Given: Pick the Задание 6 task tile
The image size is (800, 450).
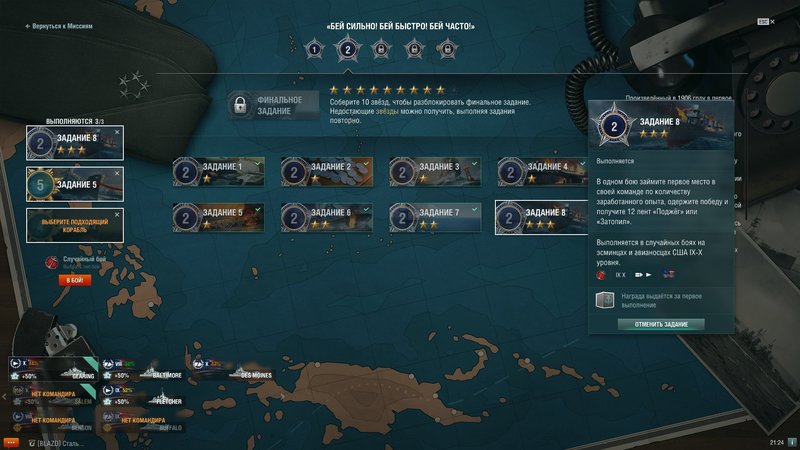Looking at the screenshot, I should [x=330, y=217].
